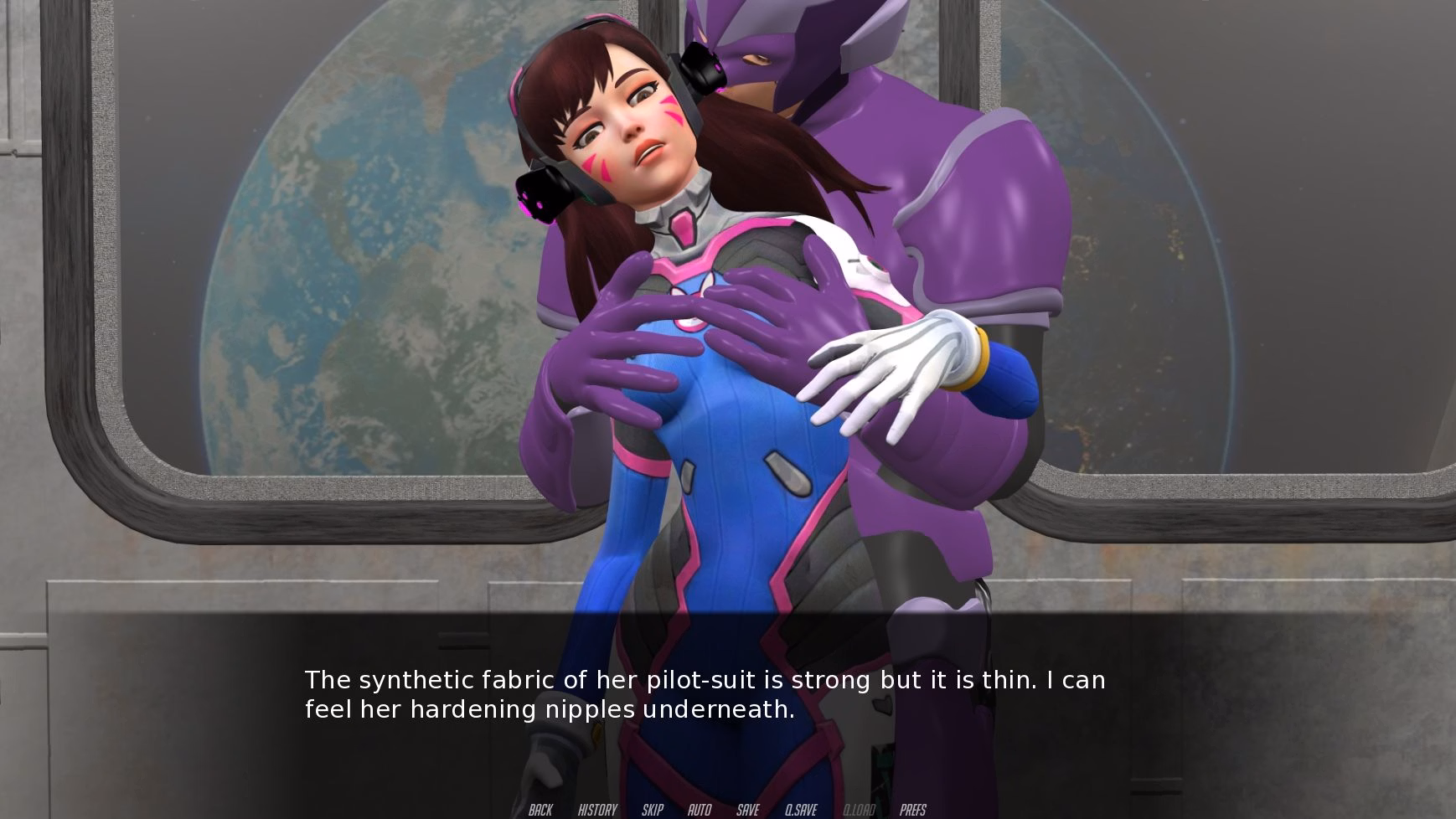Screen dimensions: 1456x819
Task: Click SAVE in the bottom quick menu
Action: tap(747, 810)
